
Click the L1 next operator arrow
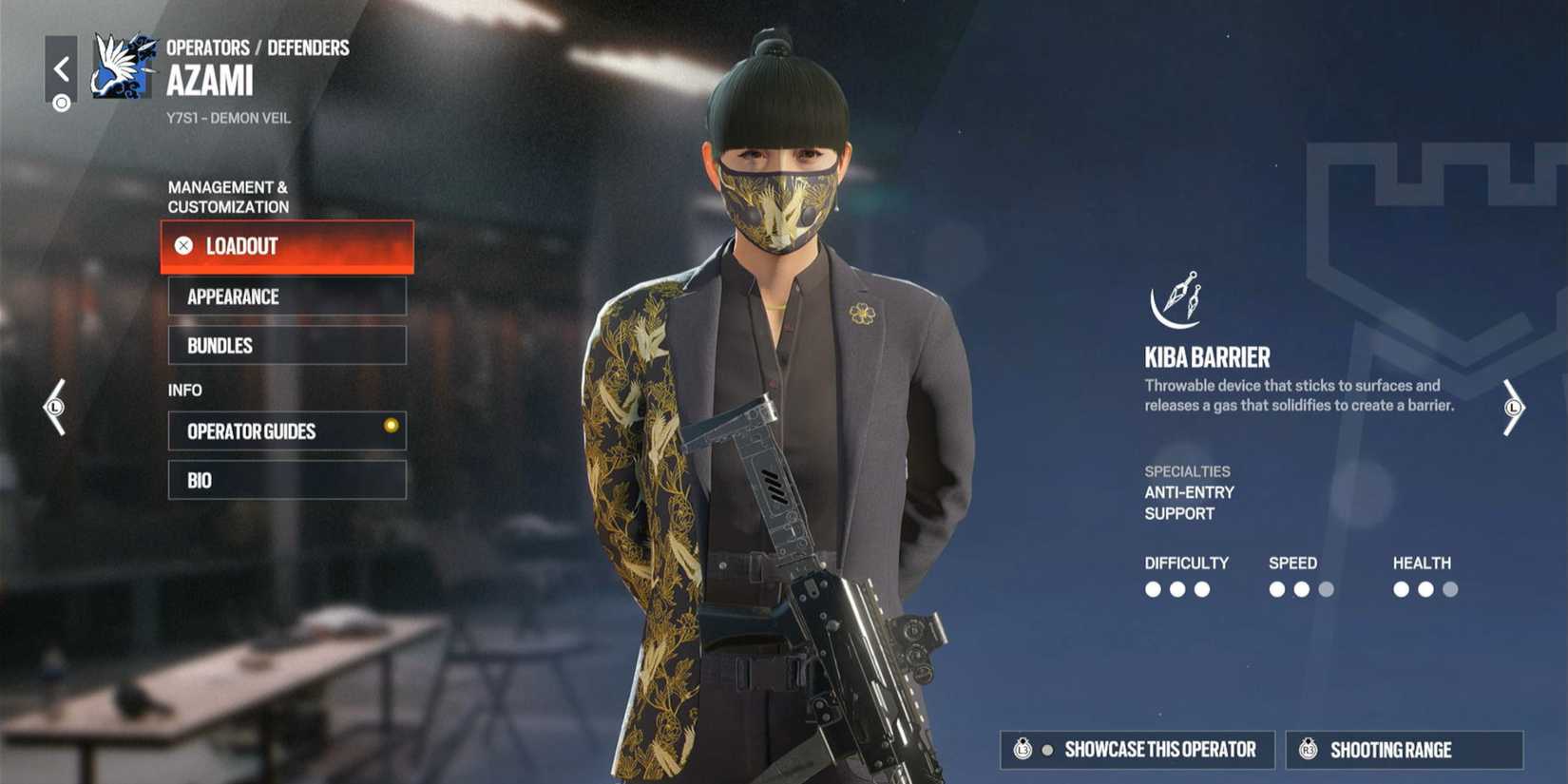pos(1513,407)
